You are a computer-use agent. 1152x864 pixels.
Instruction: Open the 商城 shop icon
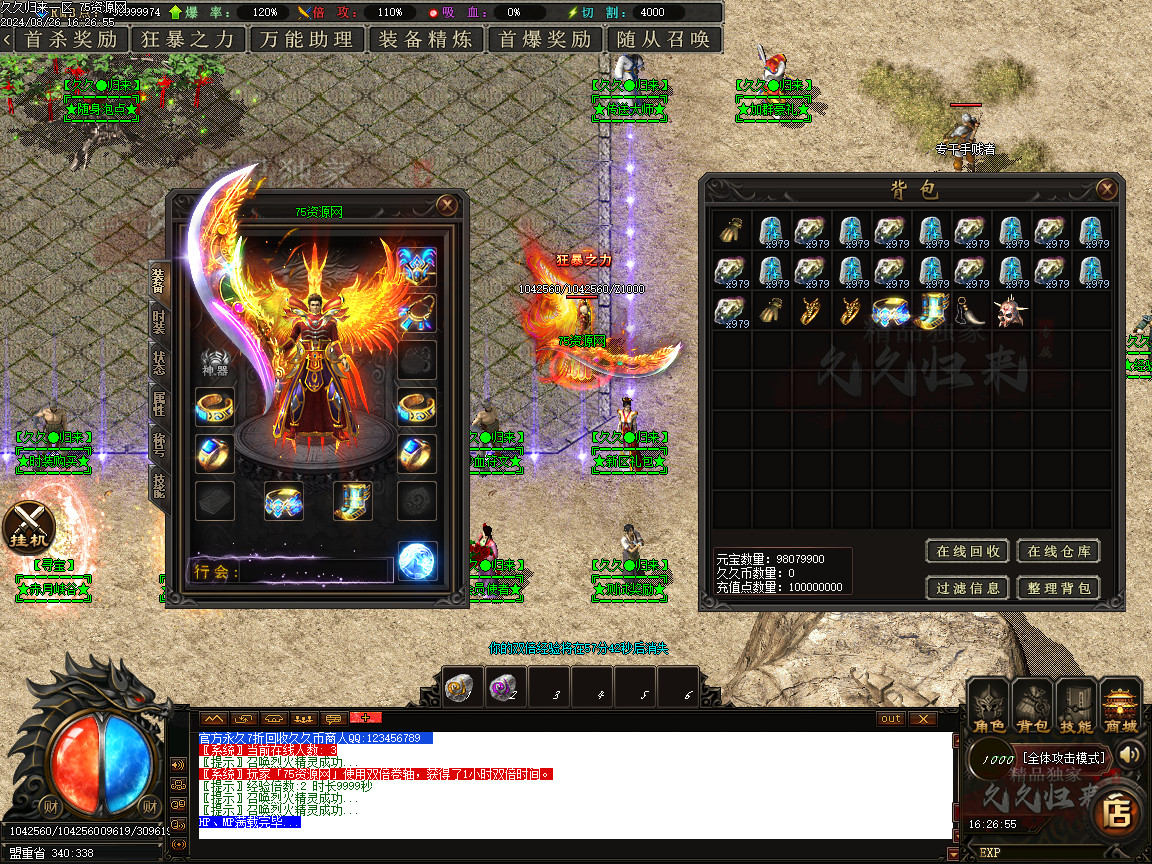[1120, 705]
